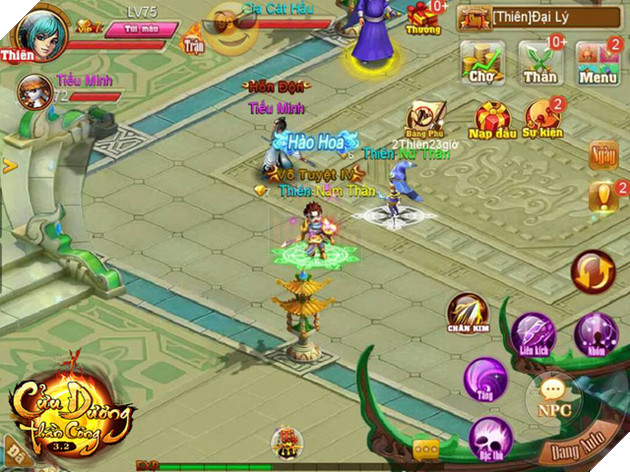Cast the Độc thủ skull skill
Viewport: 630px width, 472px height.
(x=490, y=438)
